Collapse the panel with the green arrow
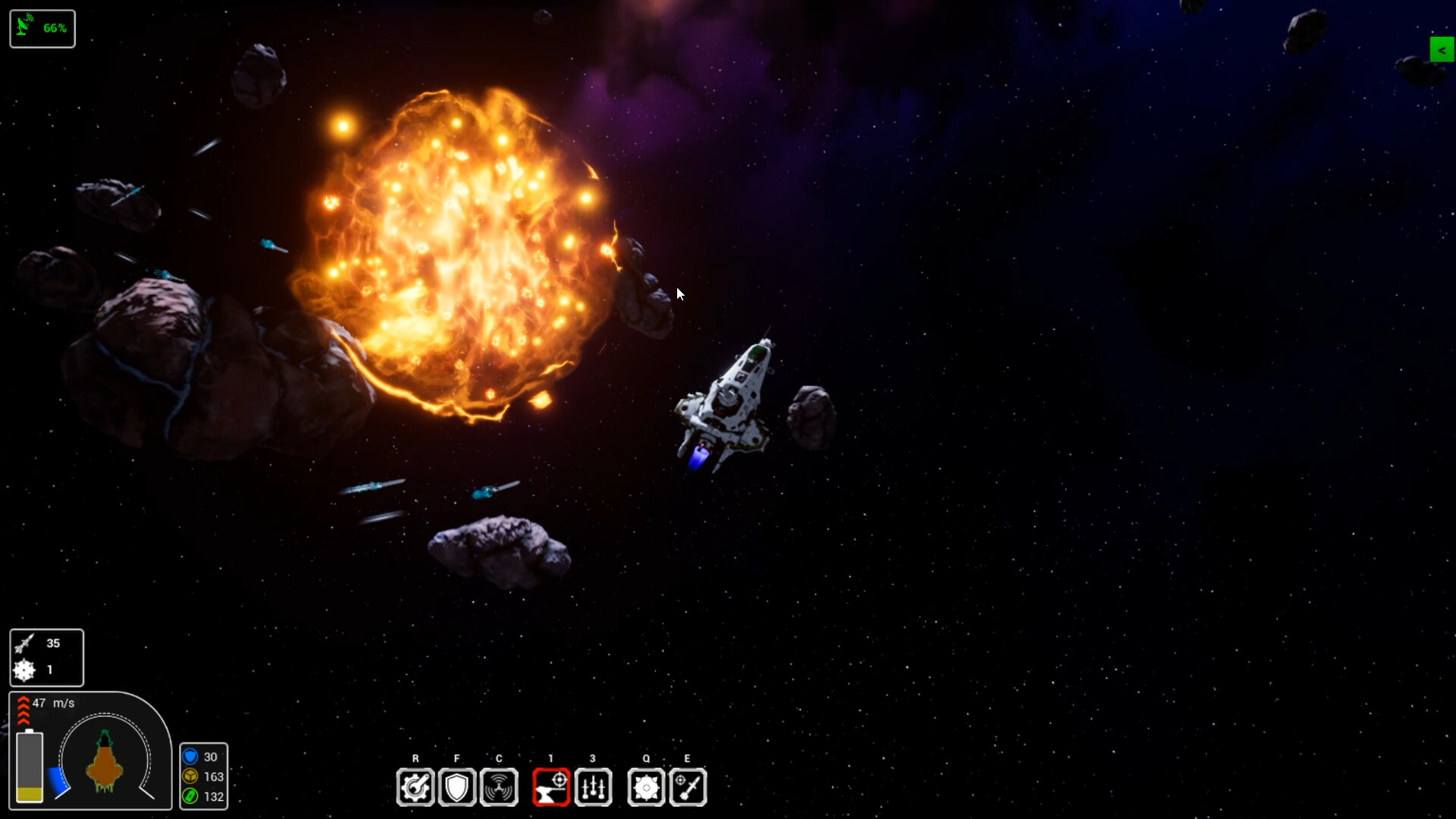 1441,50
